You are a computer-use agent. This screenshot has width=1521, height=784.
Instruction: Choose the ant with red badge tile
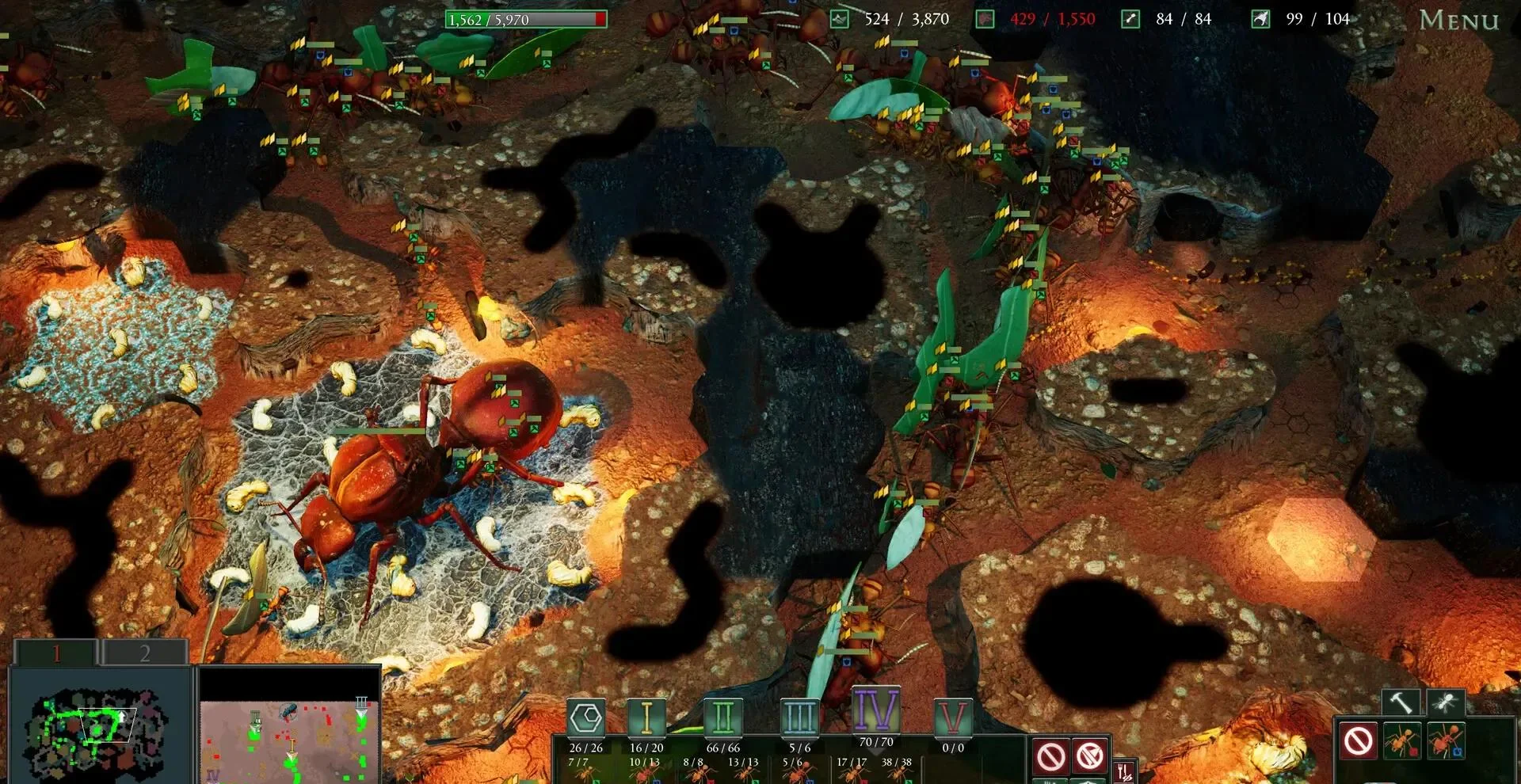click(x=1402, y=742)
